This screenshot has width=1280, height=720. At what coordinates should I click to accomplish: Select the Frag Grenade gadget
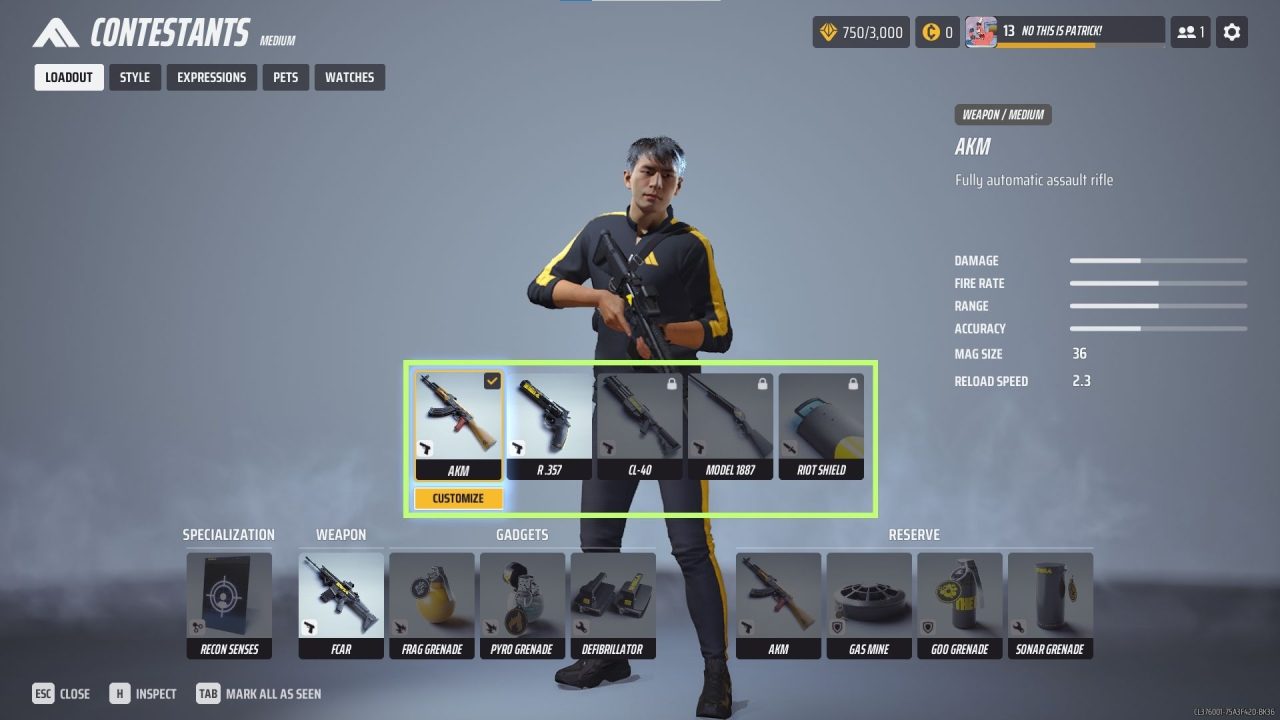pyautogui.click(x=432, y=598)
